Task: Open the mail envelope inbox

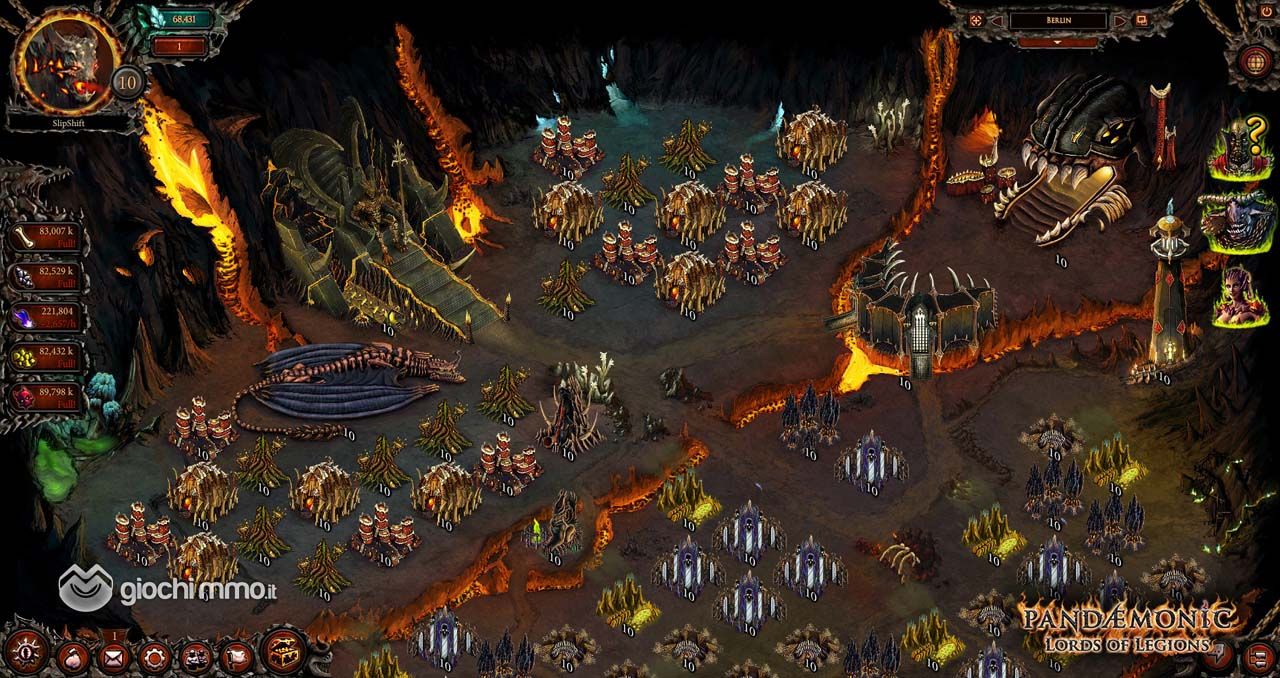Action: pos(112,657)
